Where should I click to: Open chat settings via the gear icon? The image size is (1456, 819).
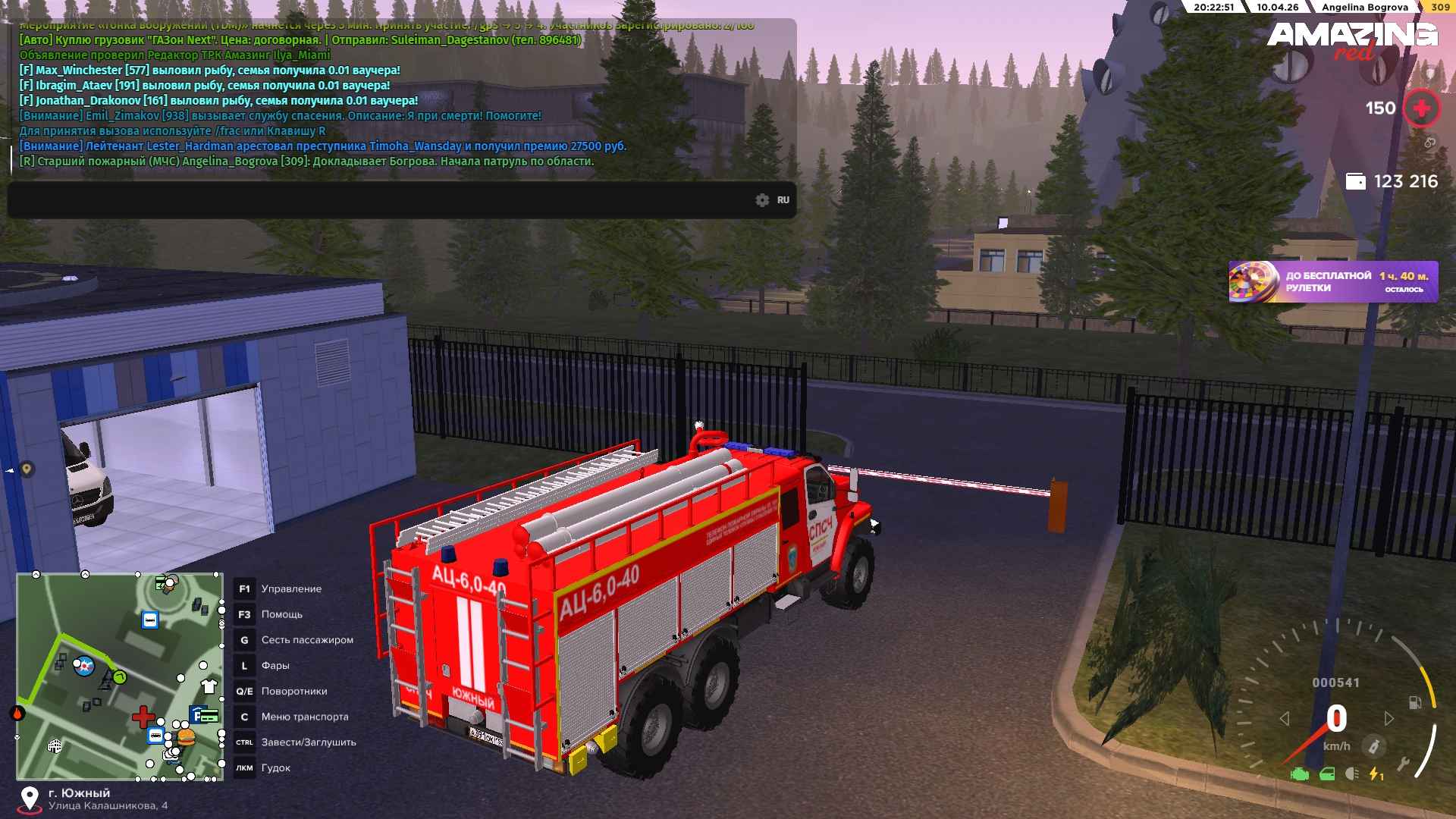(x=762, y=200)
